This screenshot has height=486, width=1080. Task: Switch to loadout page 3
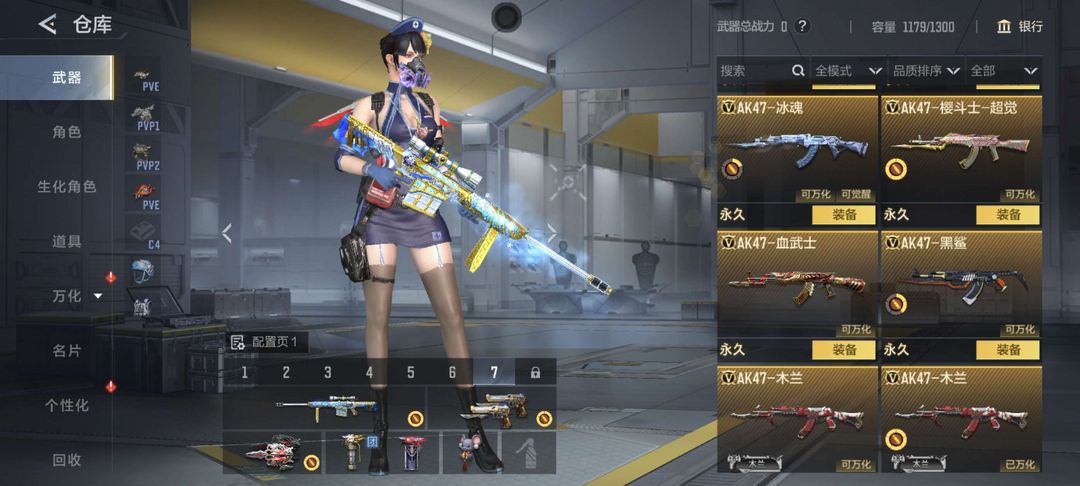coord(327,373)
